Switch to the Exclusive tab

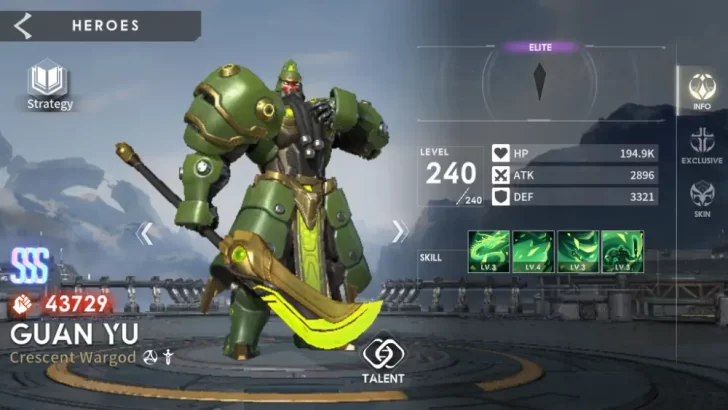click(702, 145)
